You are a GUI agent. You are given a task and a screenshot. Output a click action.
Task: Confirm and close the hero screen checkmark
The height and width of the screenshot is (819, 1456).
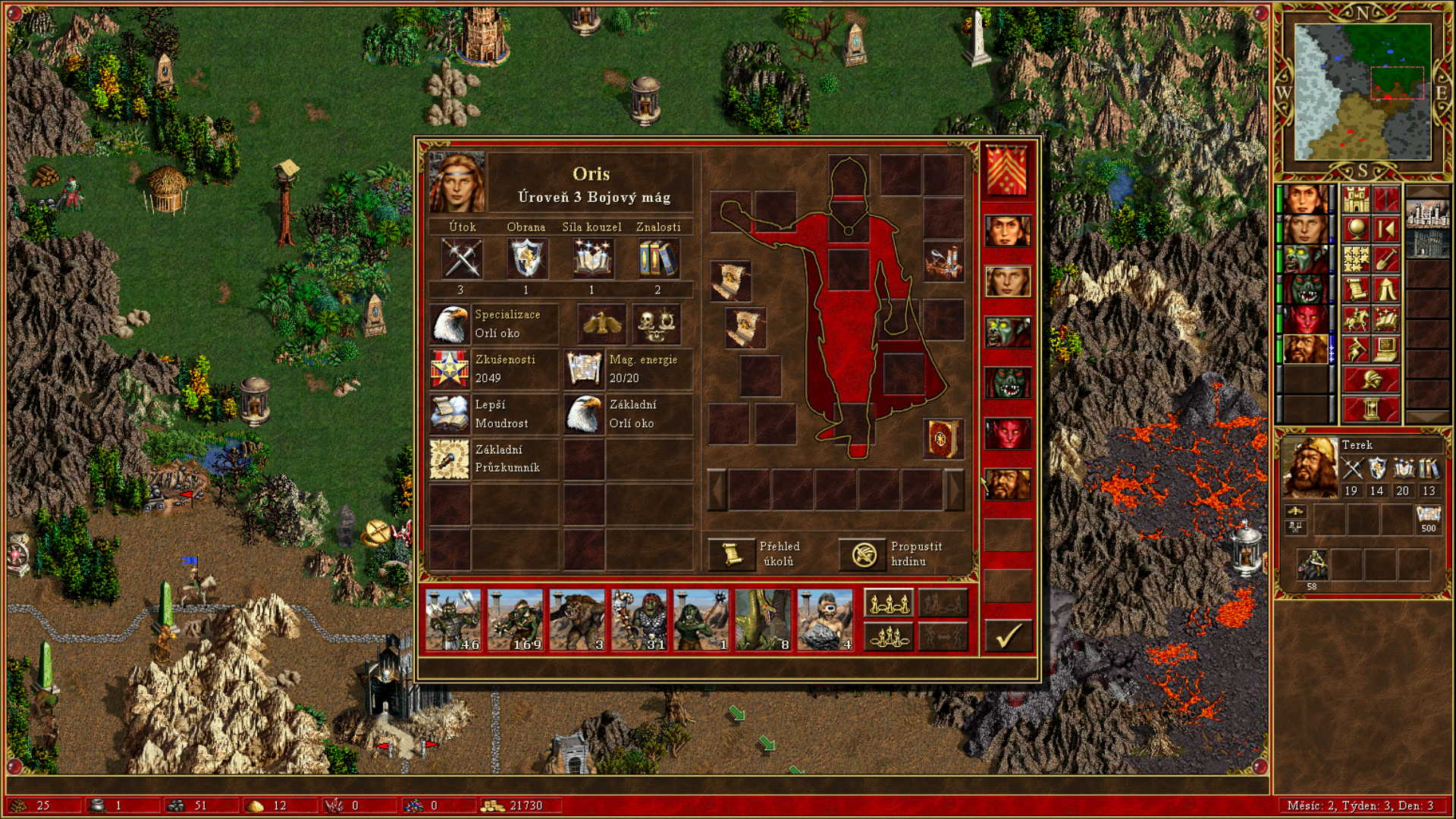1008,635
